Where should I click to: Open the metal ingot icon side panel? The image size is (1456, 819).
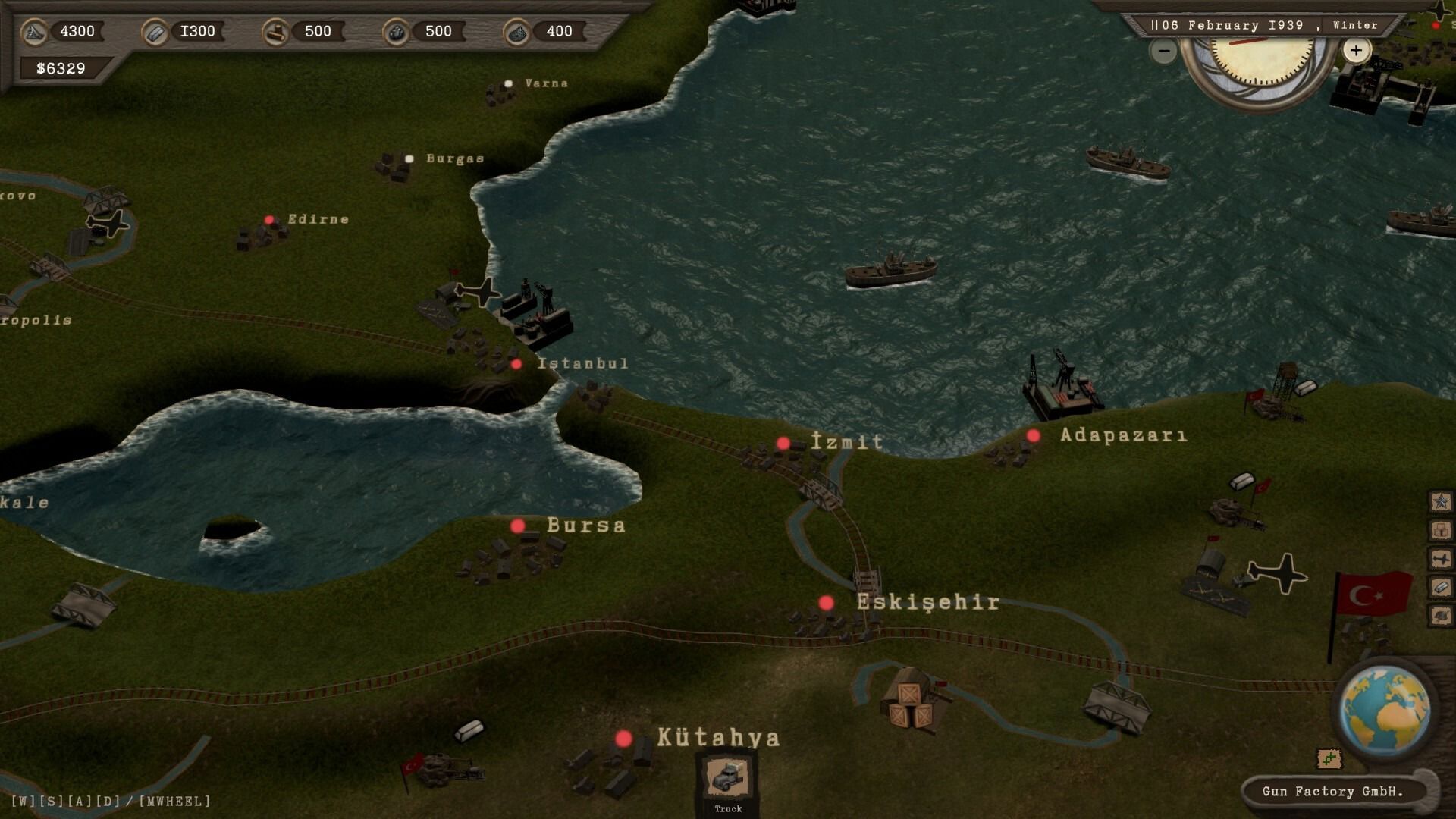pos(1440,587)
